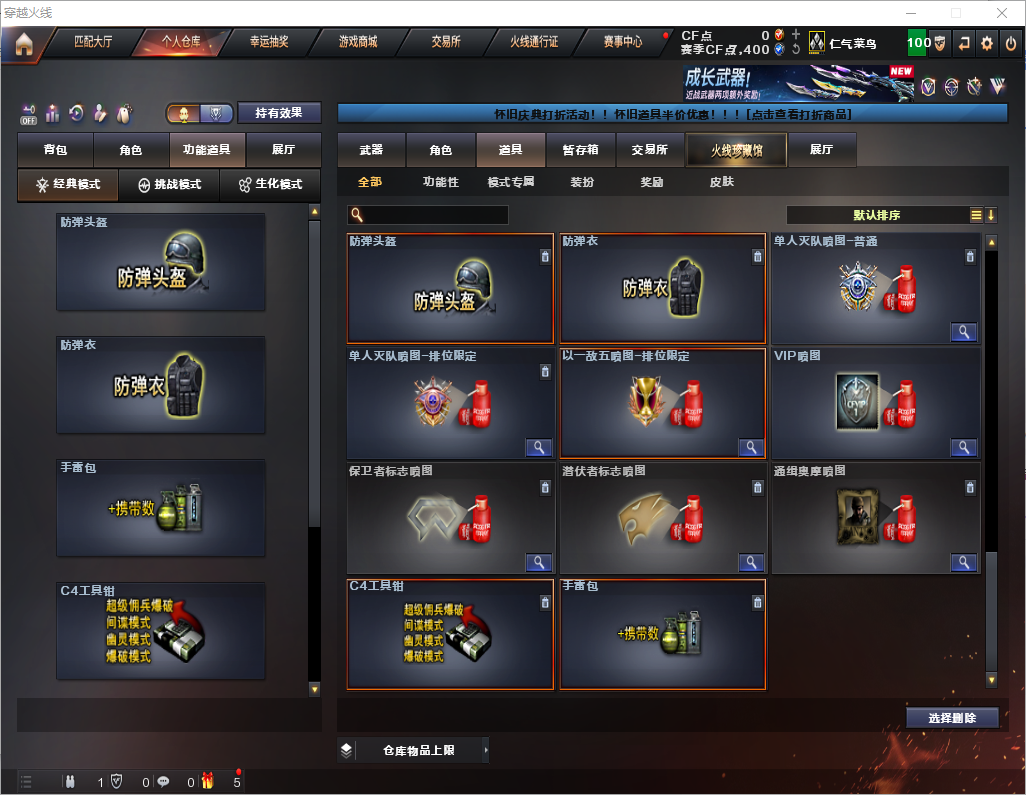Select the 生化模式 mode tab
Screen dimensions: 1026x795
[x=269, y=185]
